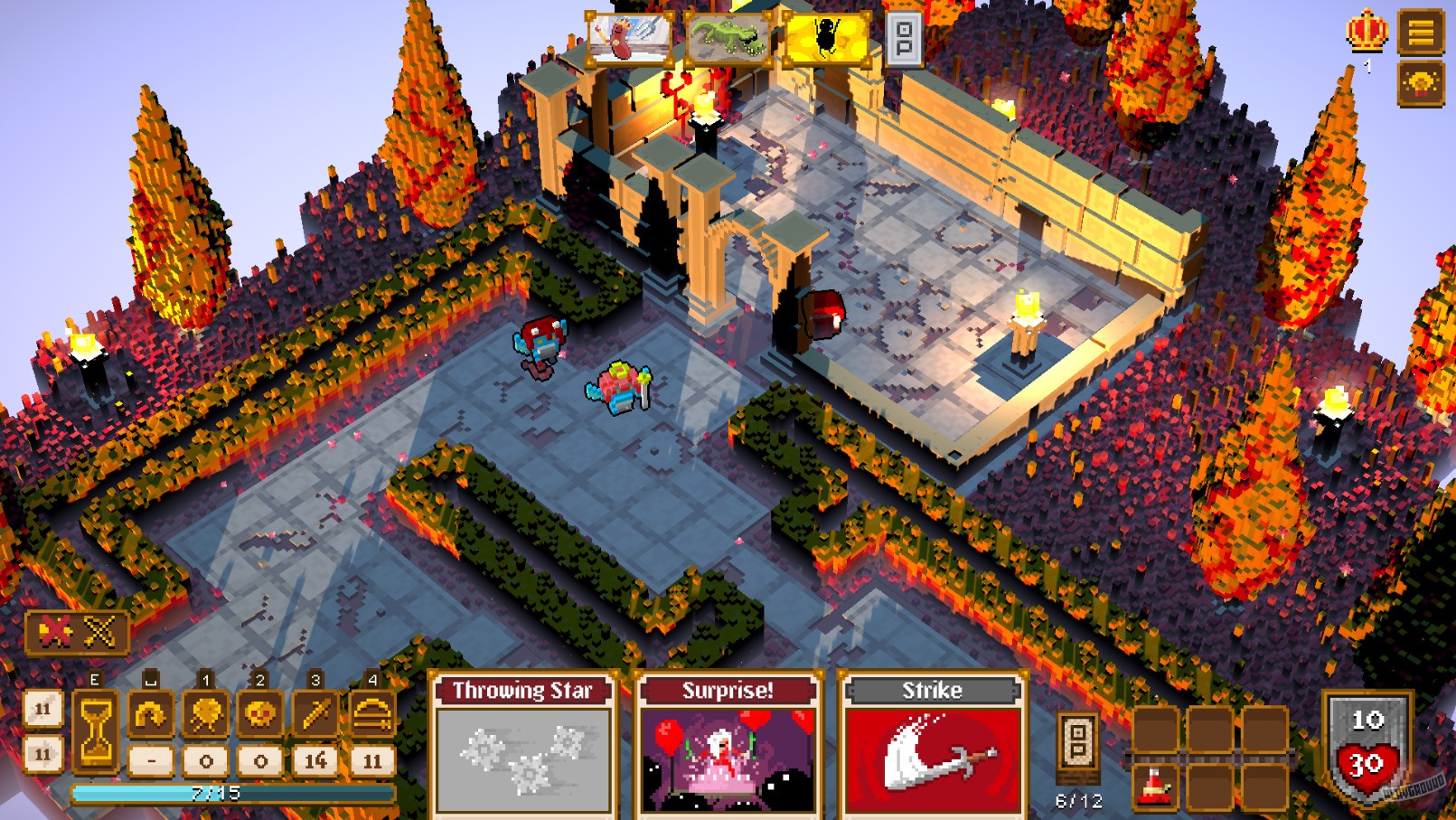Screen dimensions: 1456x820
Task: Select the helmet item in slot 4
Action: [x=371, y=714]
